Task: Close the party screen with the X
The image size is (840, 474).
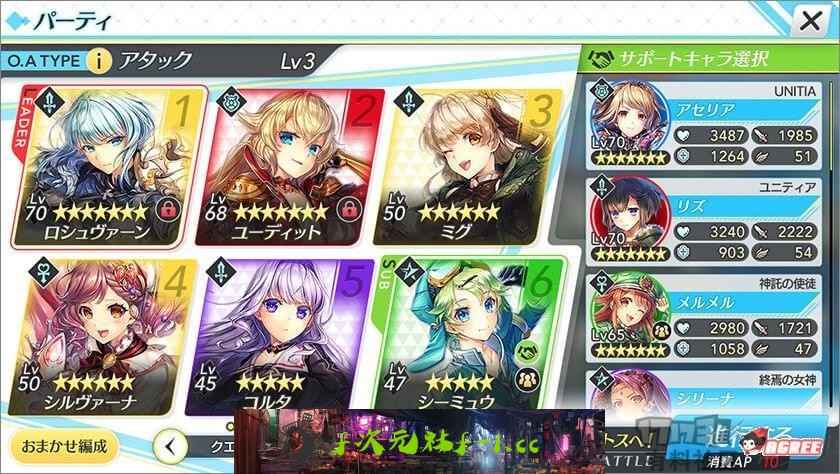Action: point(808,21)
